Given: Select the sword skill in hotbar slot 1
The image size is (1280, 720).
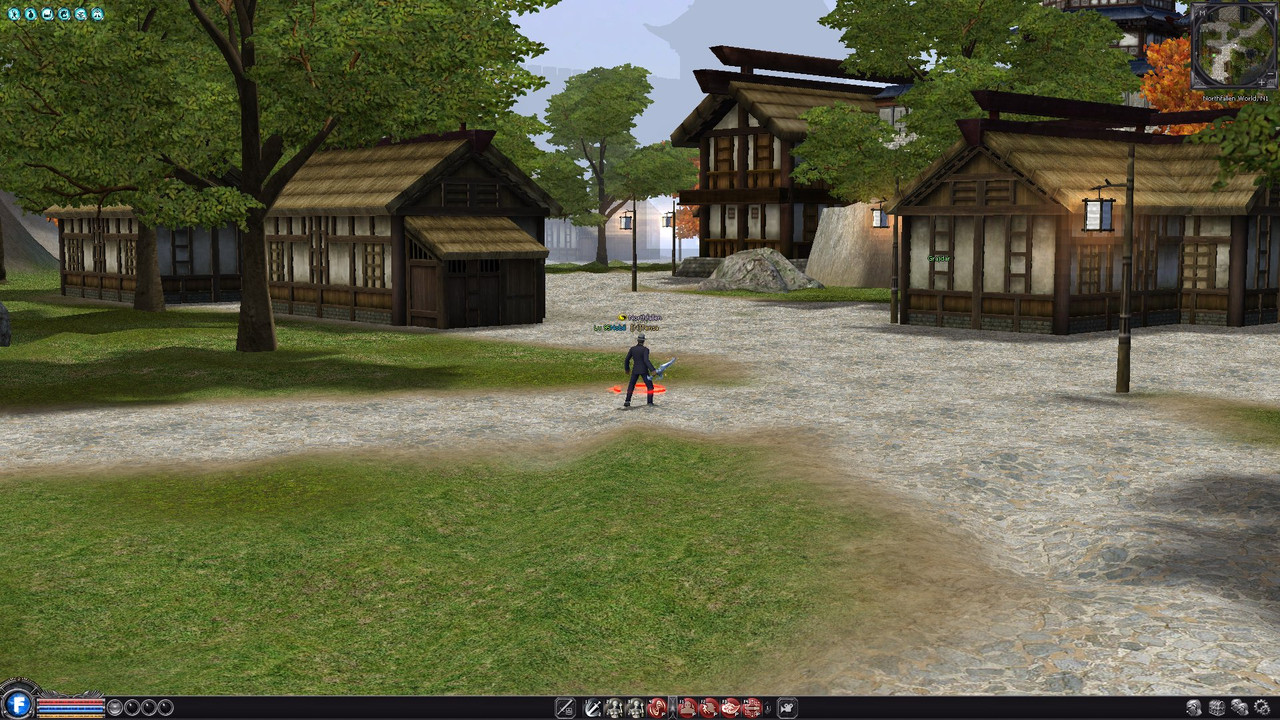Looking at the screenshot, I should coord(592,708).
